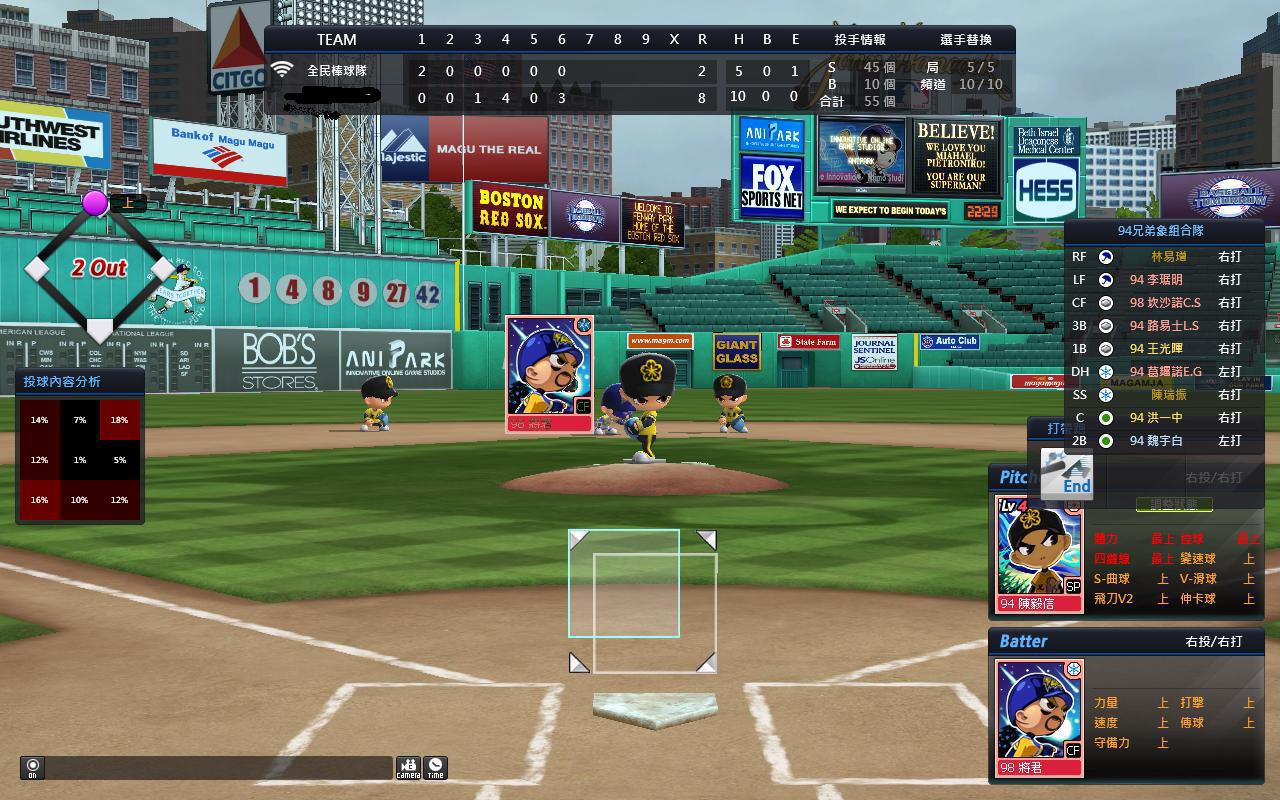Select the center pitch zone cell (1%)
This screenshot has height=800, width=1280.
point(79,460)
